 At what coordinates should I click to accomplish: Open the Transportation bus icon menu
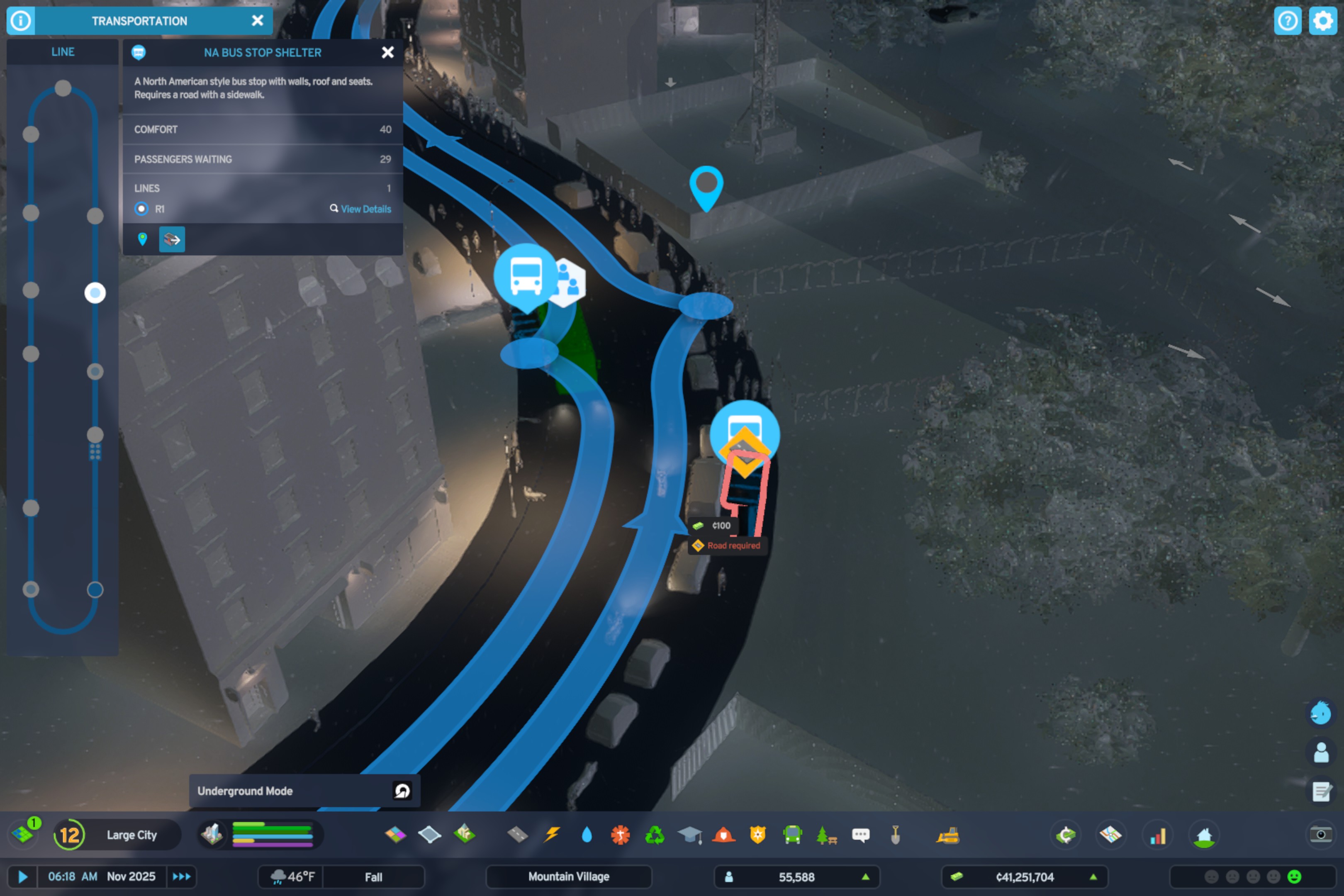[x=791, y=835]
